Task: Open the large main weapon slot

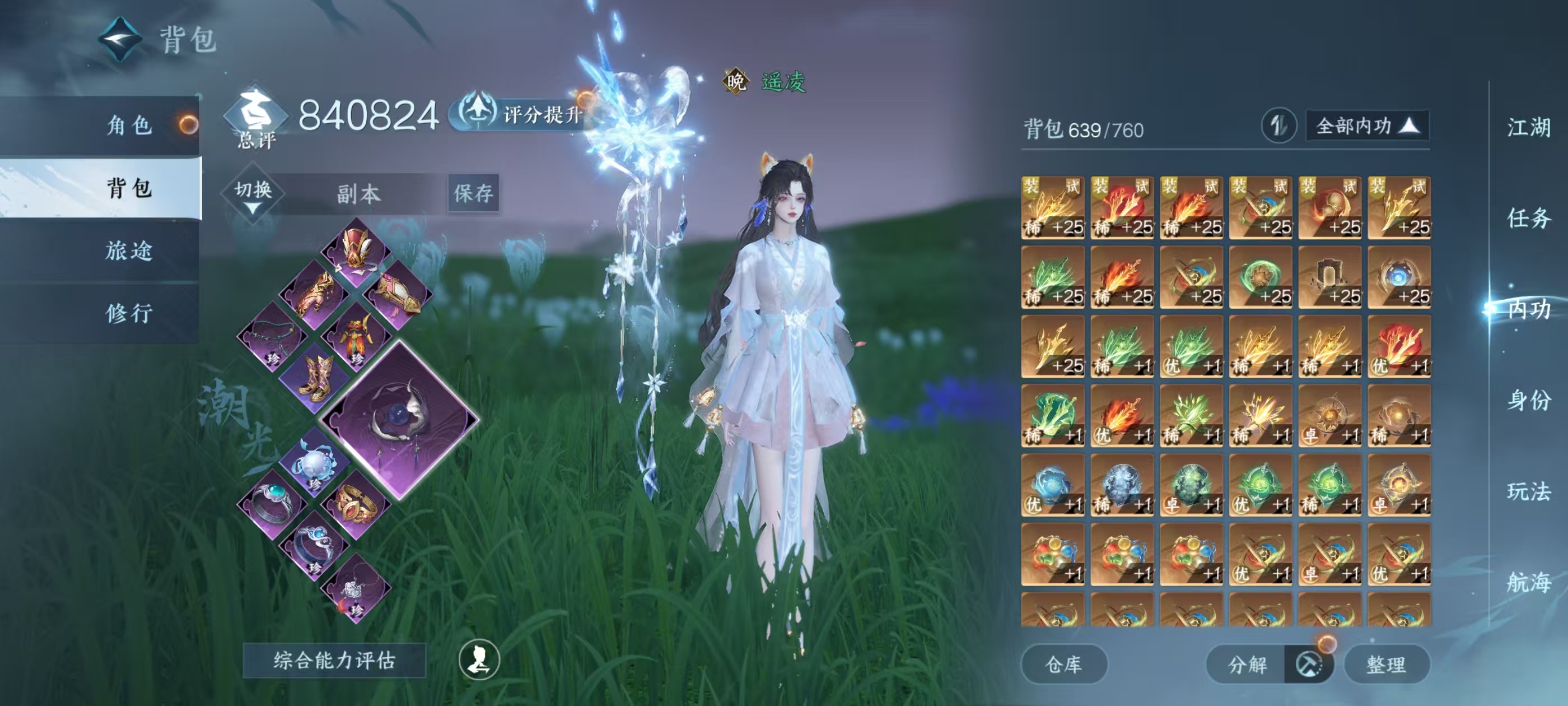Action: [400, 420]
